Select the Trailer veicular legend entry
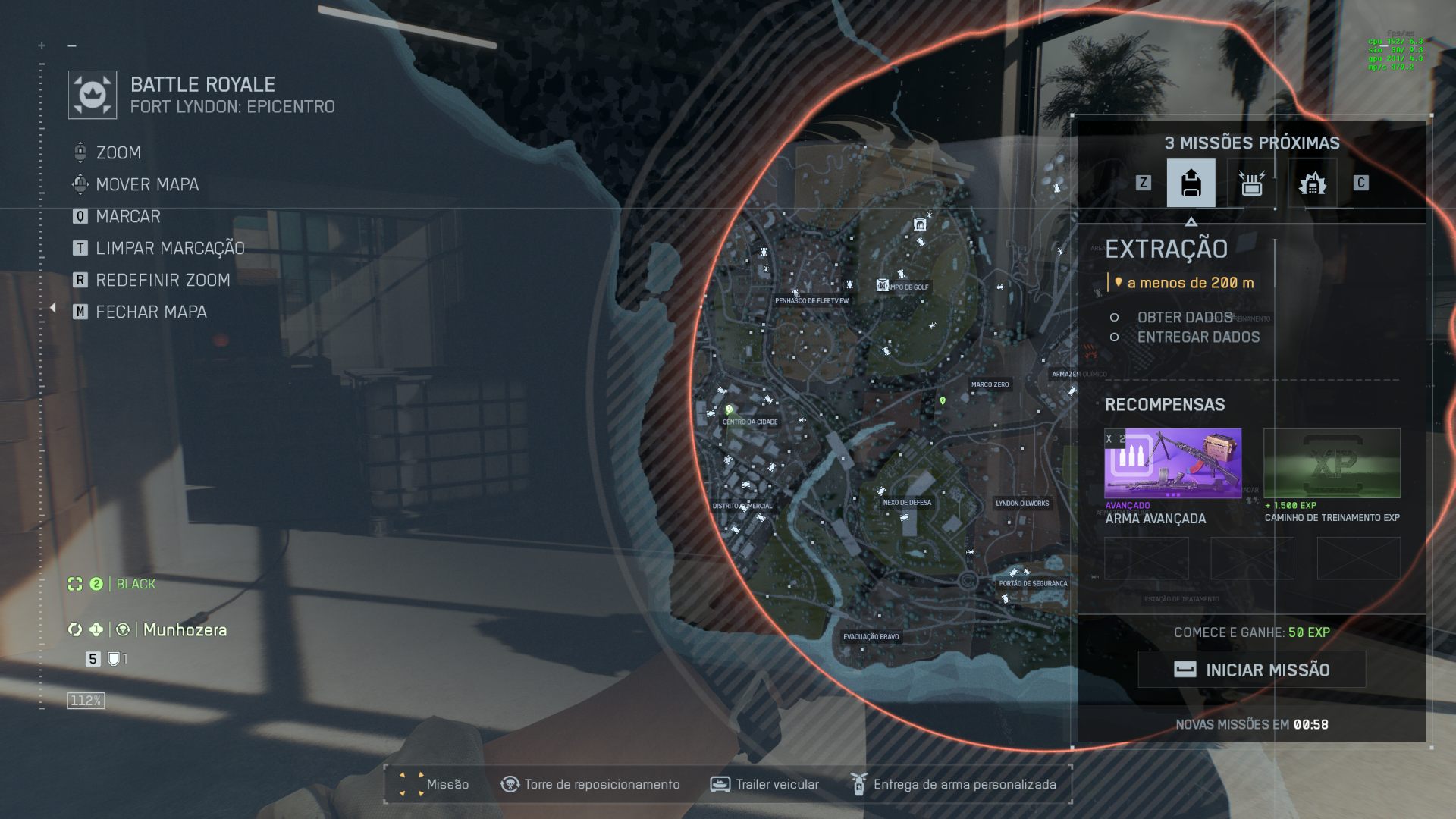Viewport: 1456px width, 819px height. point(764,784)
